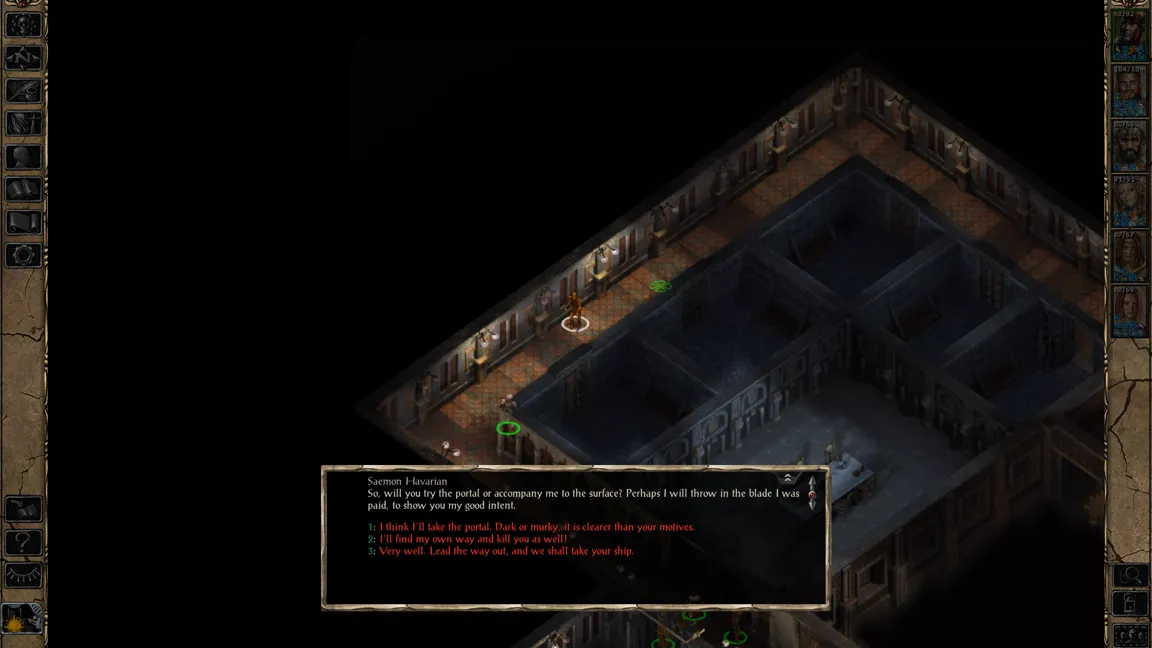Image resolution: width=1152 pixels, height=648 pixels.
Task: Click the skull icon at the sidebar top
Action: point(23,25)
